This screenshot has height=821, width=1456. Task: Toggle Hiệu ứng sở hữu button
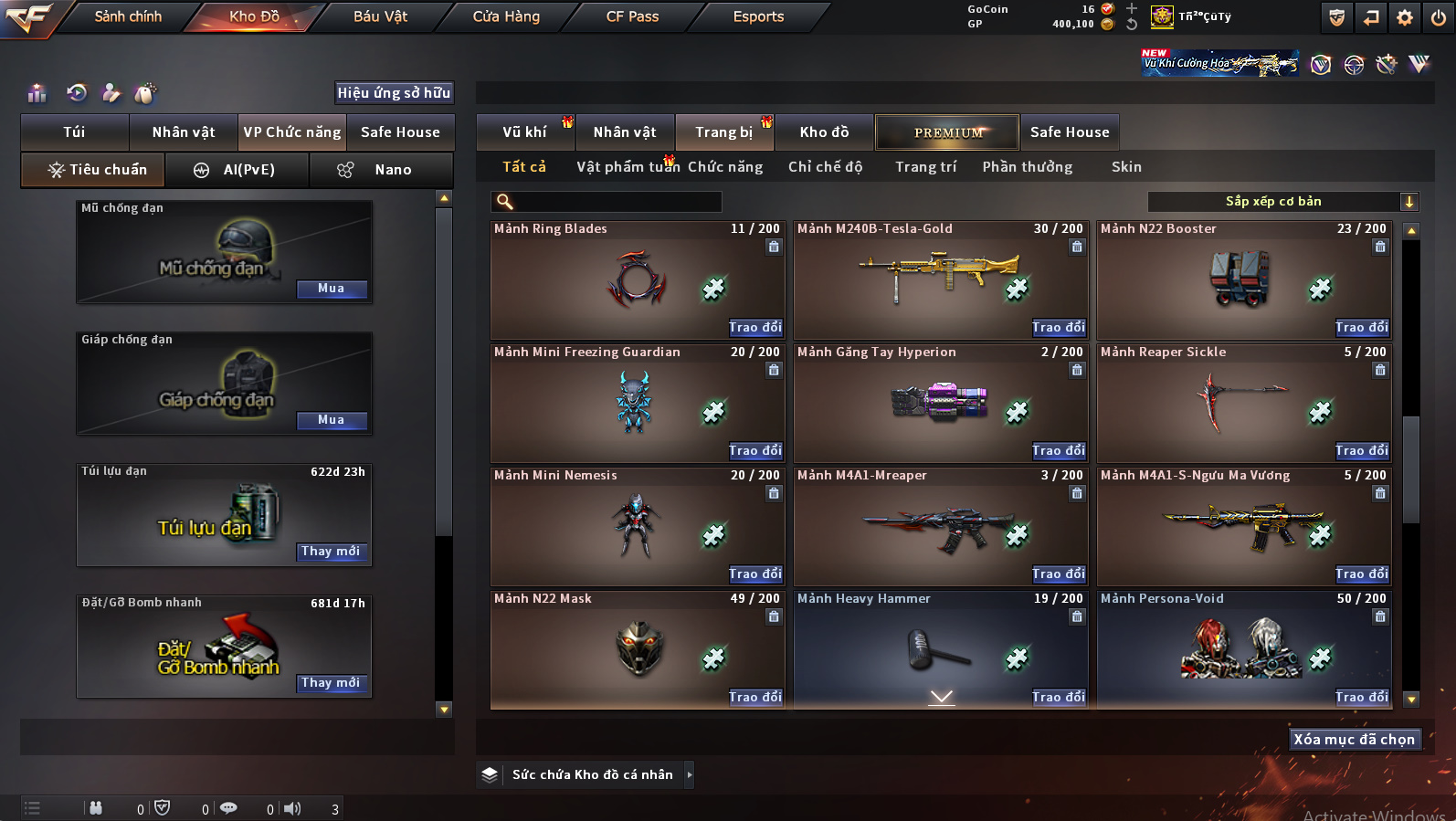click(394, 93)
